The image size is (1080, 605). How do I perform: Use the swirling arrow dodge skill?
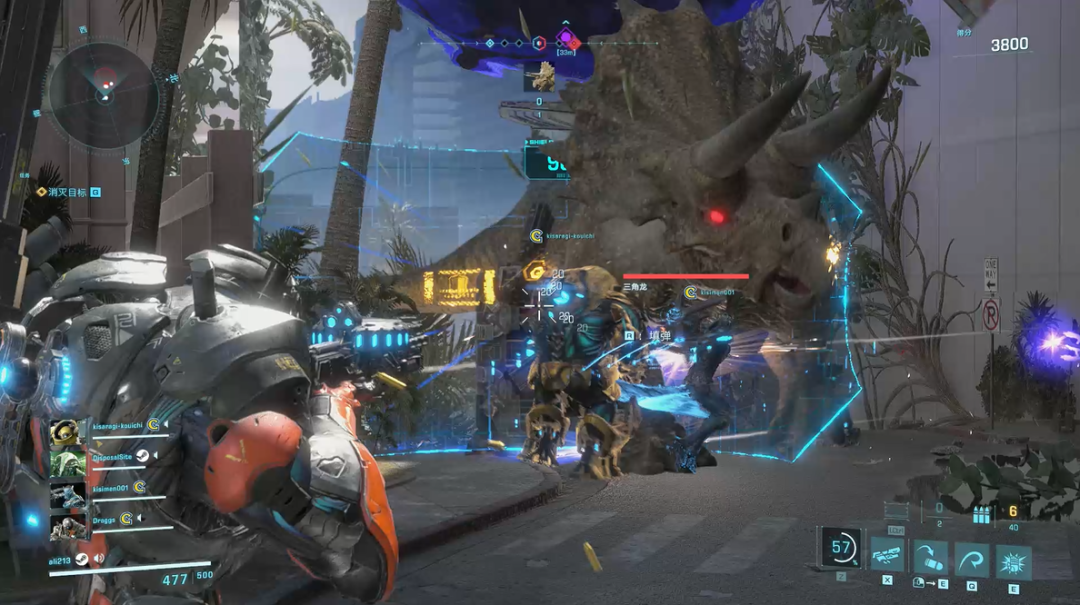971,559
